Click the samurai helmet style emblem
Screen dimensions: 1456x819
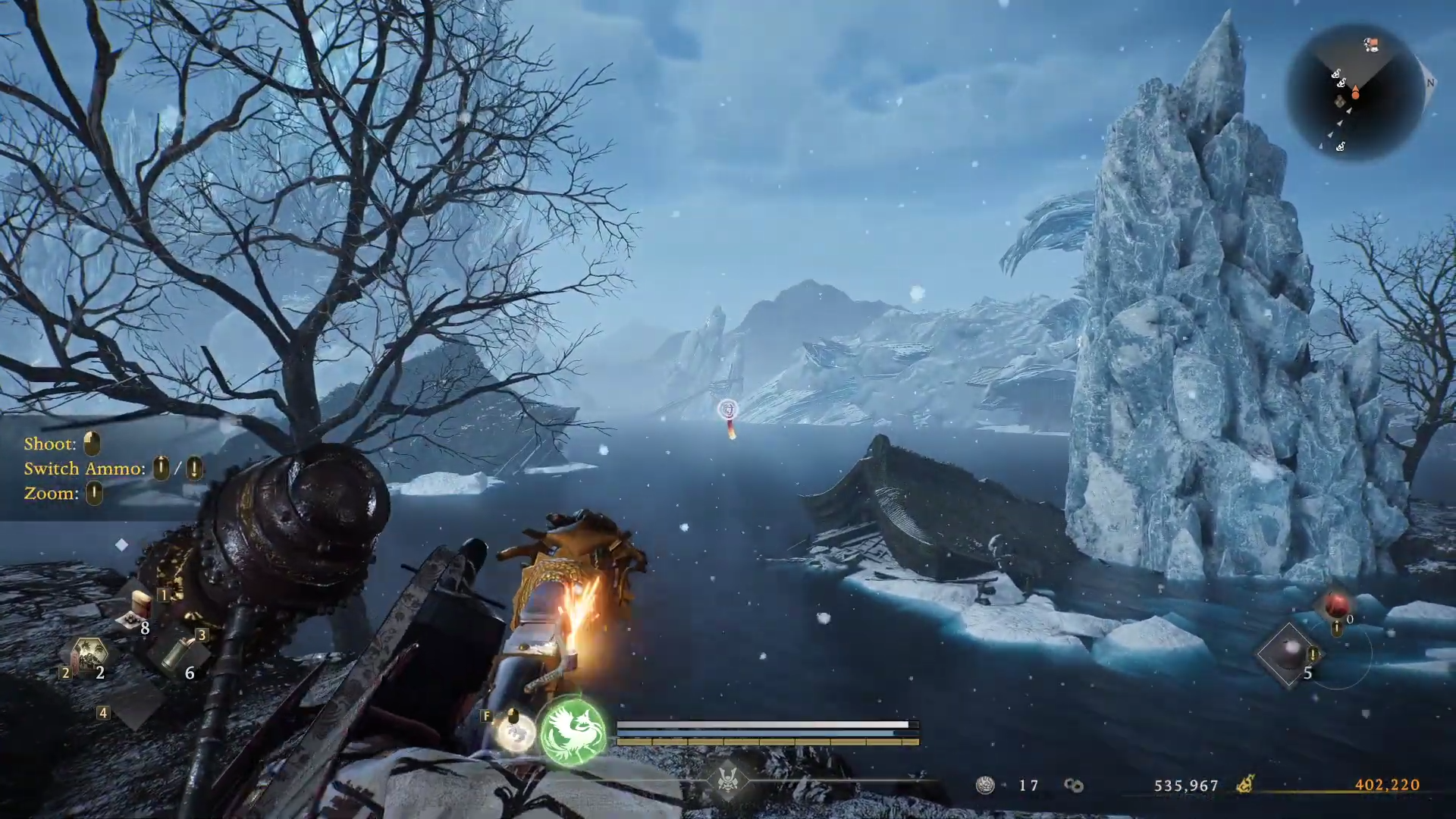728,780
